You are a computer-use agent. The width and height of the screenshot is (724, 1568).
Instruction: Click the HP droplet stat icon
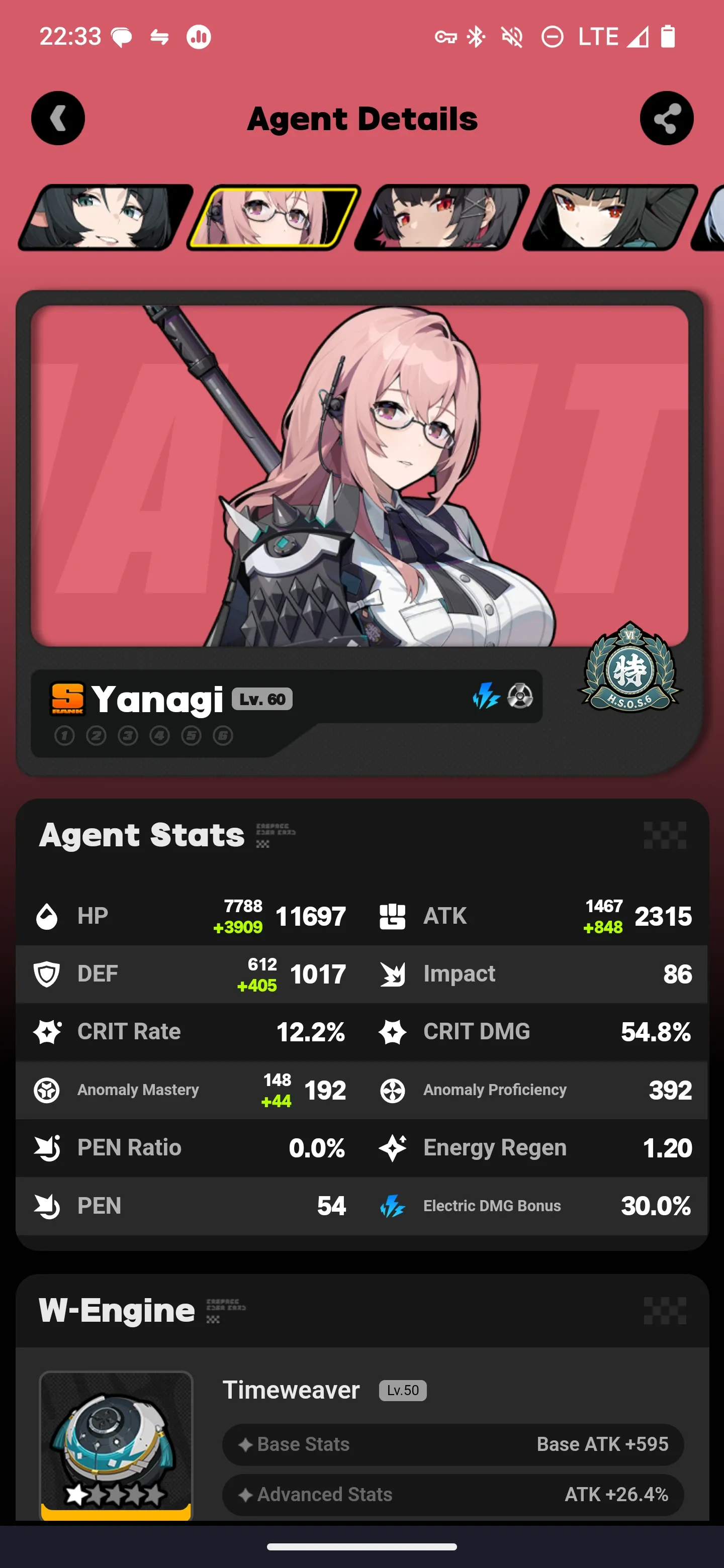click(47, 915)
